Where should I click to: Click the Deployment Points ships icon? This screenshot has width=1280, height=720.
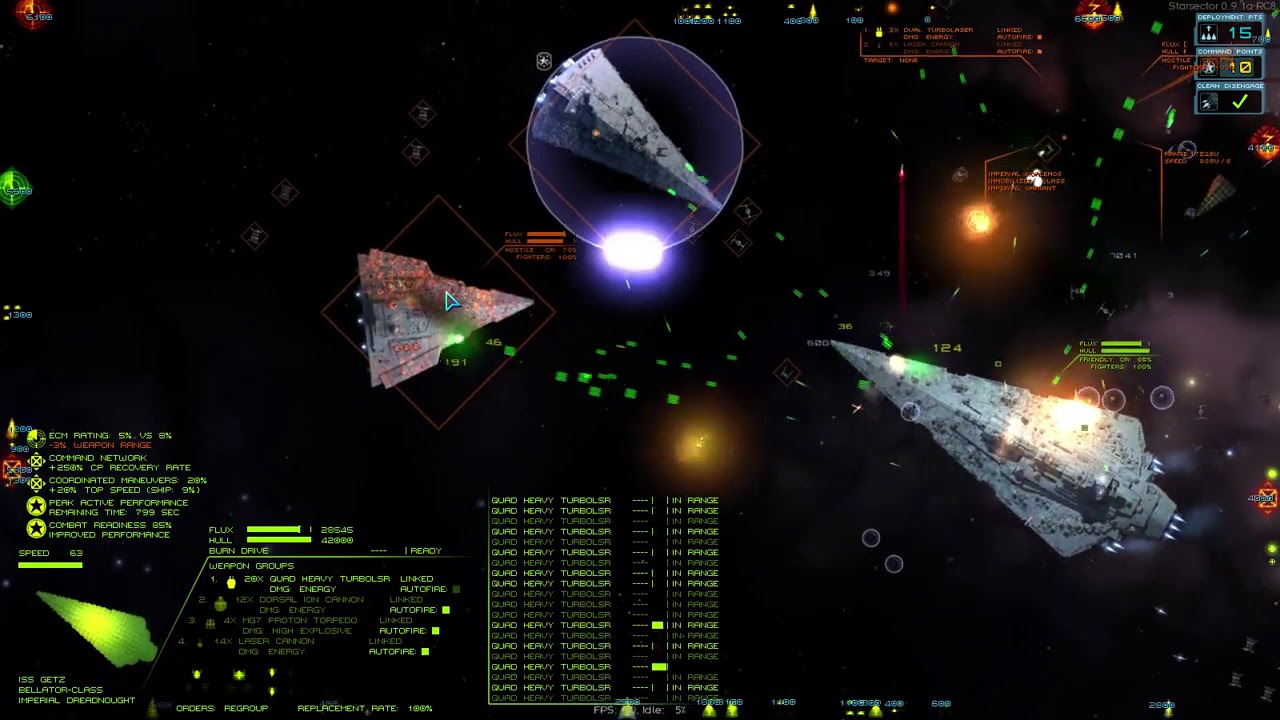coord(1208,34)
